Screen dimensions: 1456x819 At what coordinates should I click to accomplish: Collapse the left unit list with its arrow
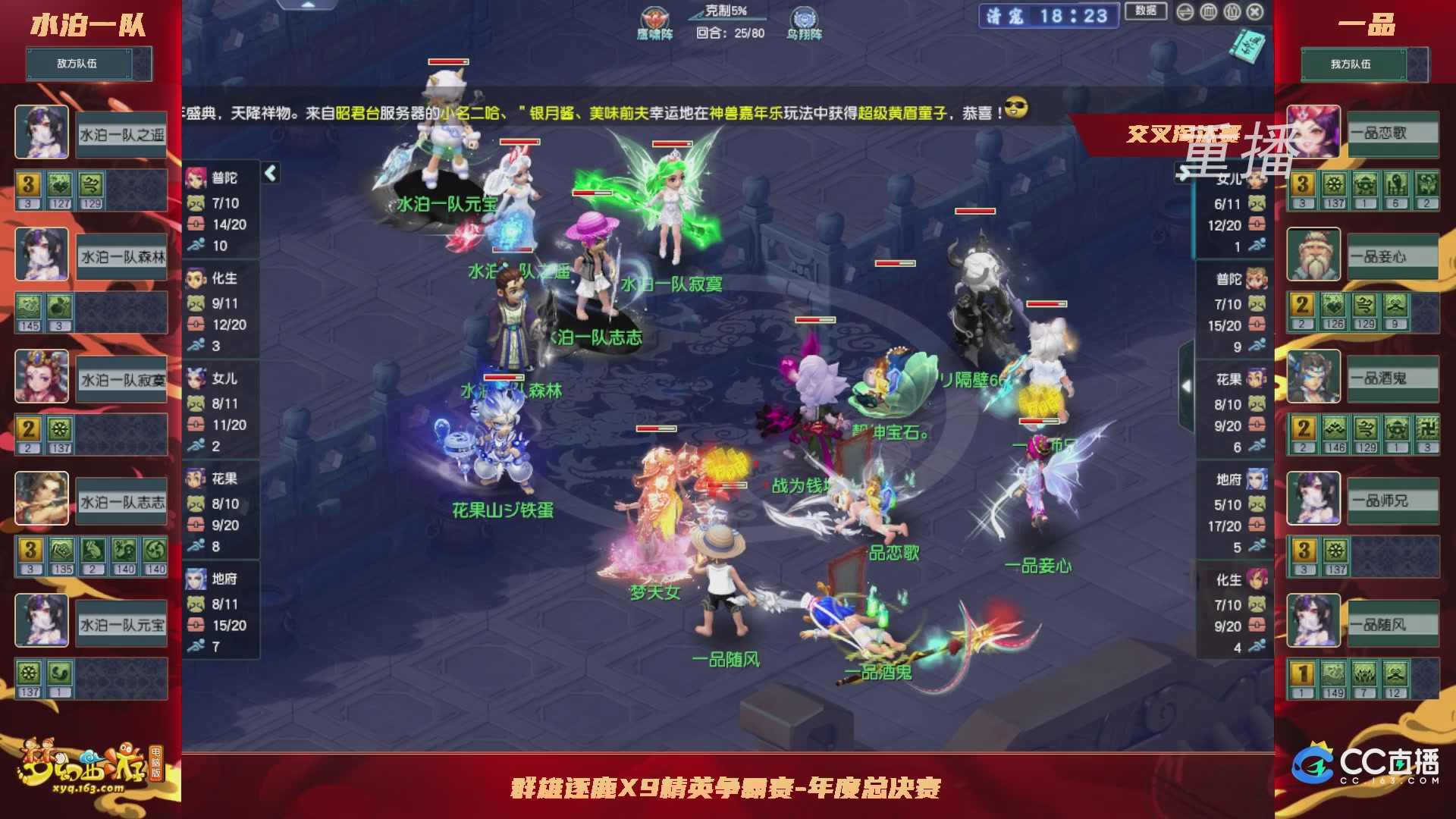(269, 174)
